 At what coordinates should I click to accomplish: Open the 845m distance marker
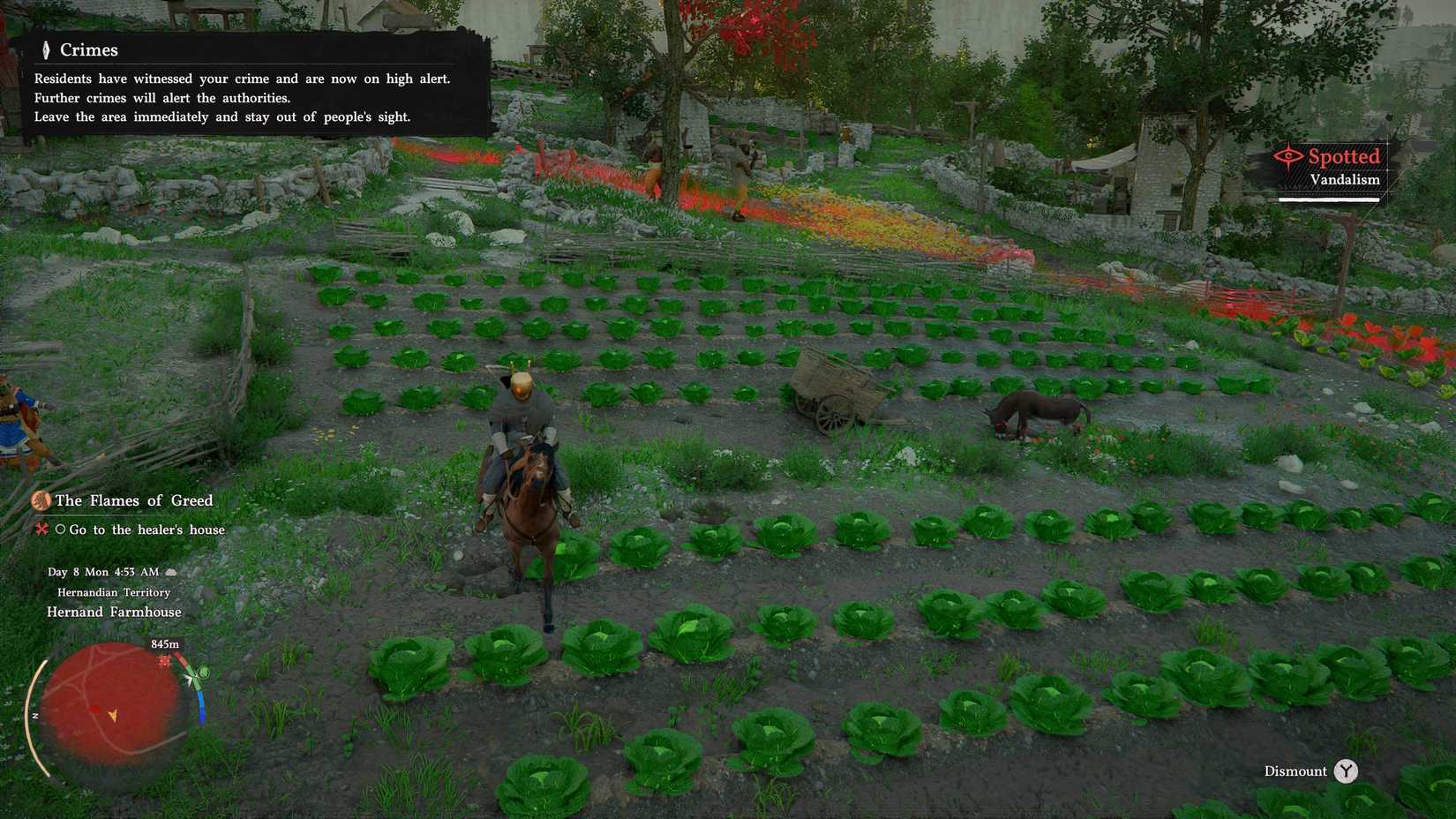(164, 643)
